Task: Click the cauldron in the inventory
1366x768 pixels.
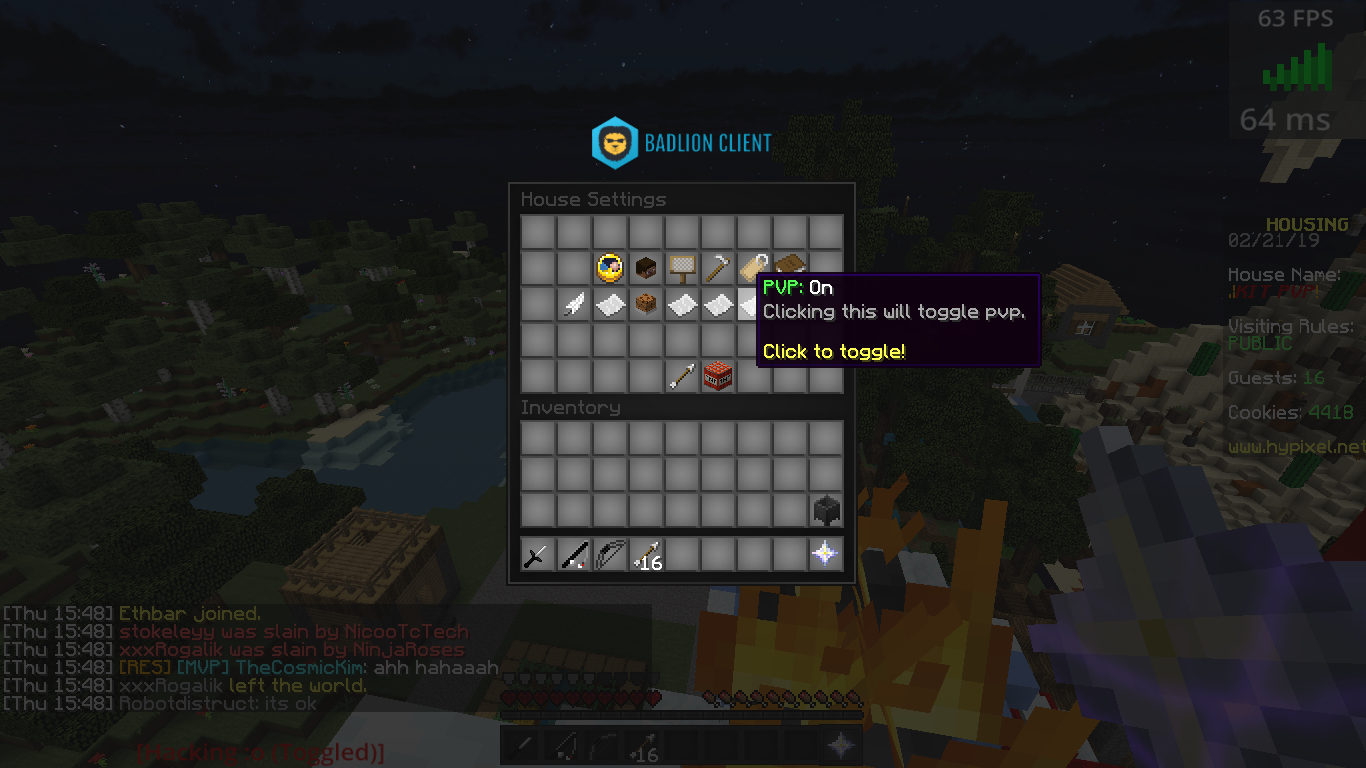Action: click(x=826, y=511)
